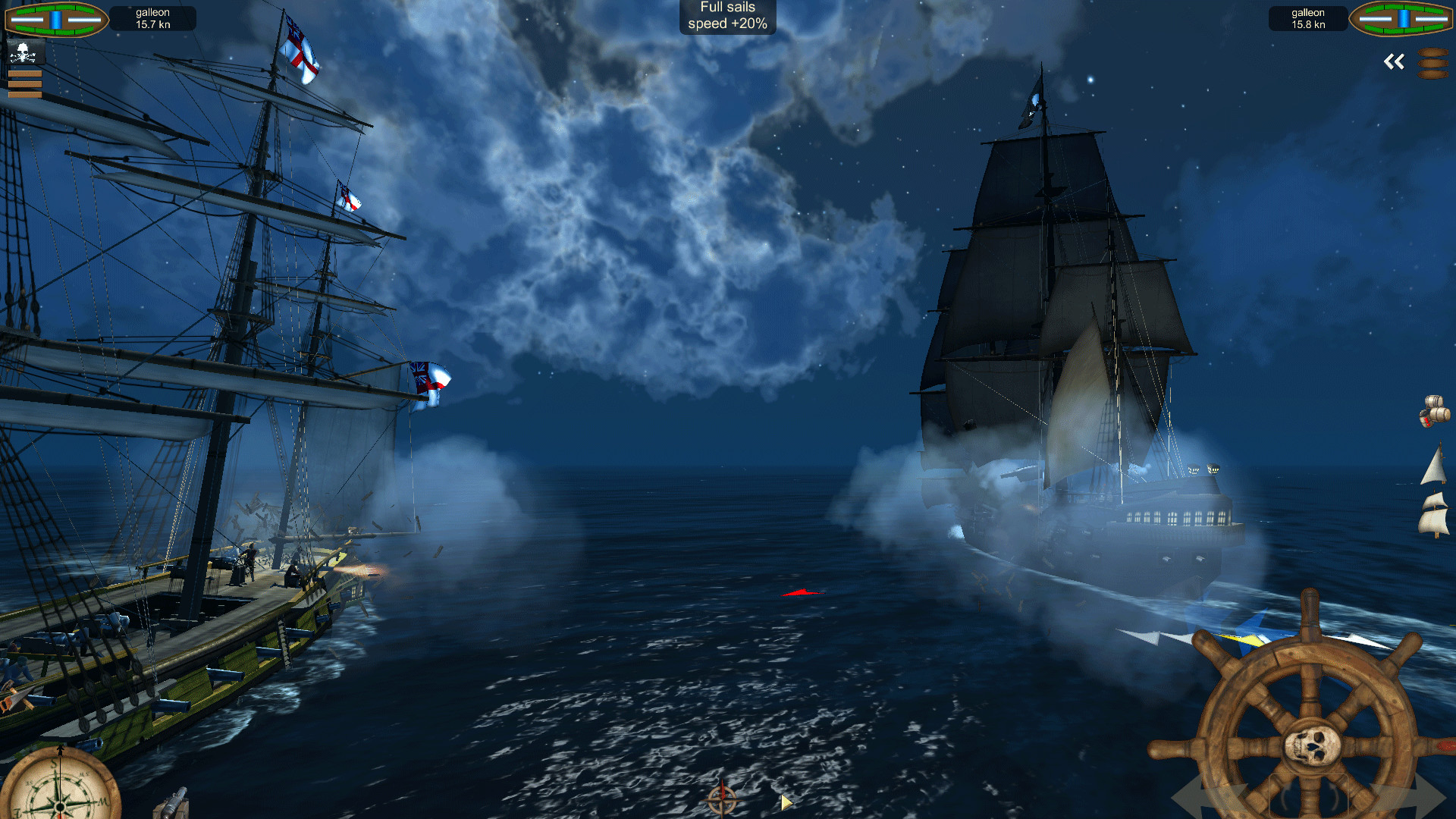Click the red hit marker on the water

coord(802,592)
